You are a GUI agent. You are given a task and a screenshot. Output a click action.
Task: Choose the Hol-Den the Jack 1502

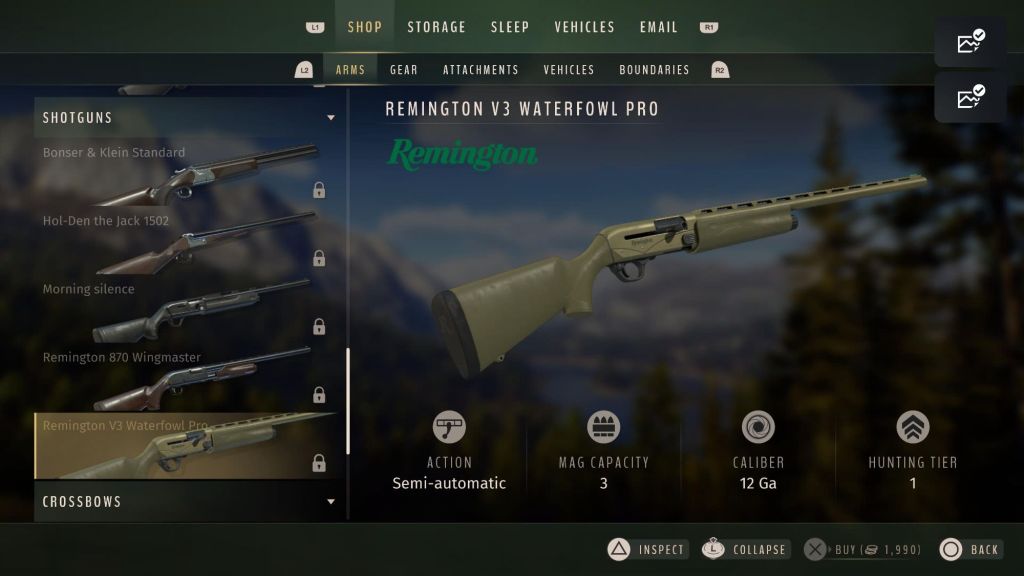187,242
